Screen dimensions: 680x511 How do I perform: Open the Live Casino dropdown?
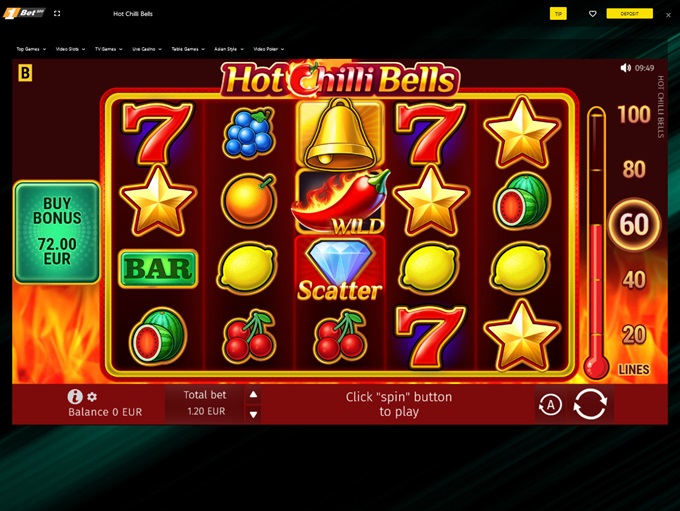point(147,49)
